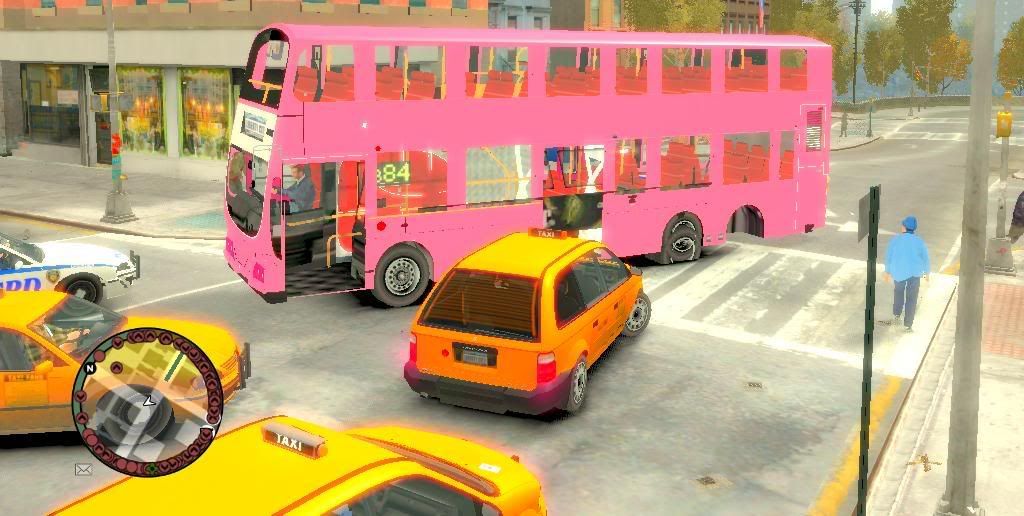
Task: Click the circular radar minimap
Action: [147, 401]
